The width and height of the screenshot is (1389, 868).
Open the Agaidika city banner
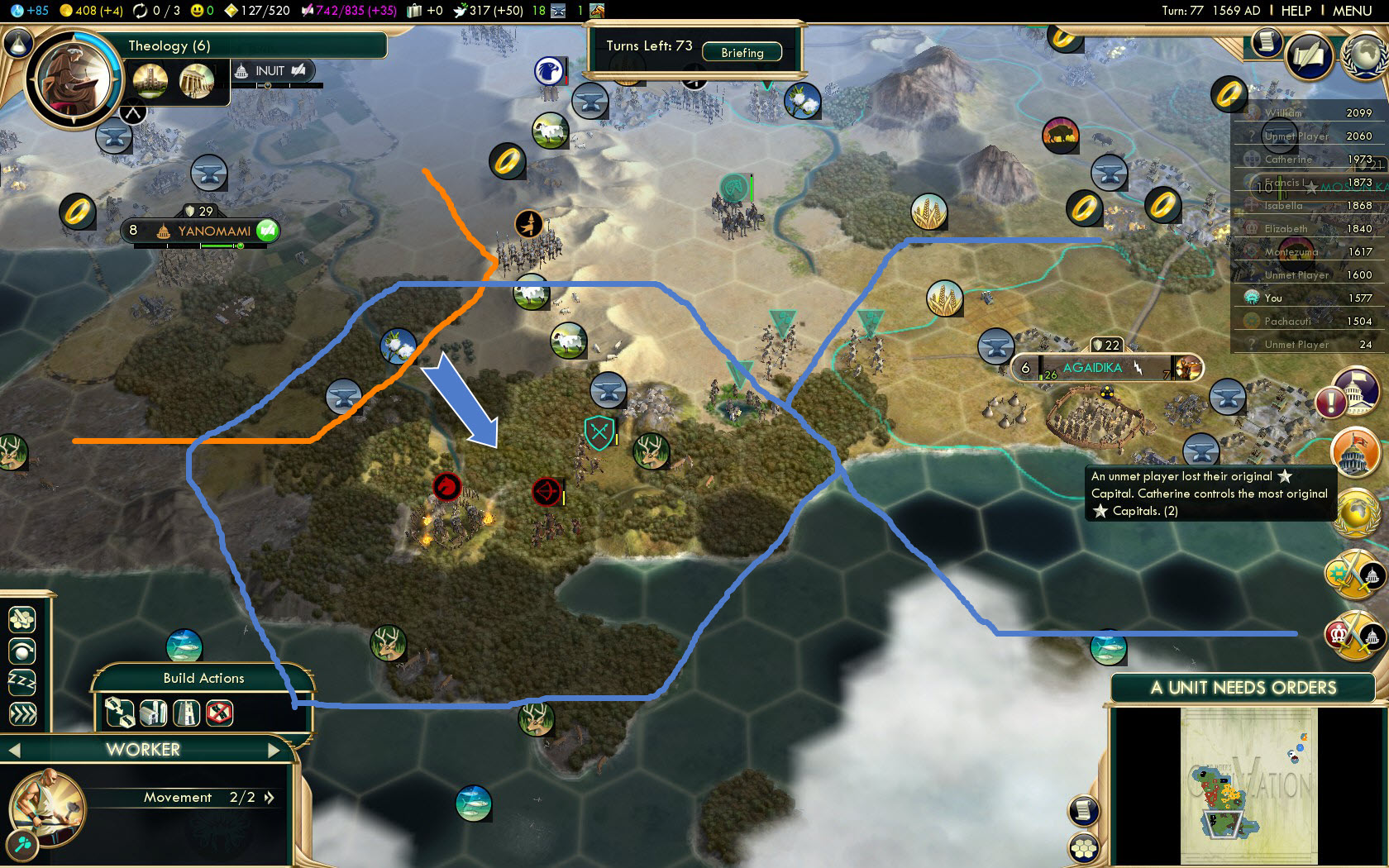click(1091, 368)
